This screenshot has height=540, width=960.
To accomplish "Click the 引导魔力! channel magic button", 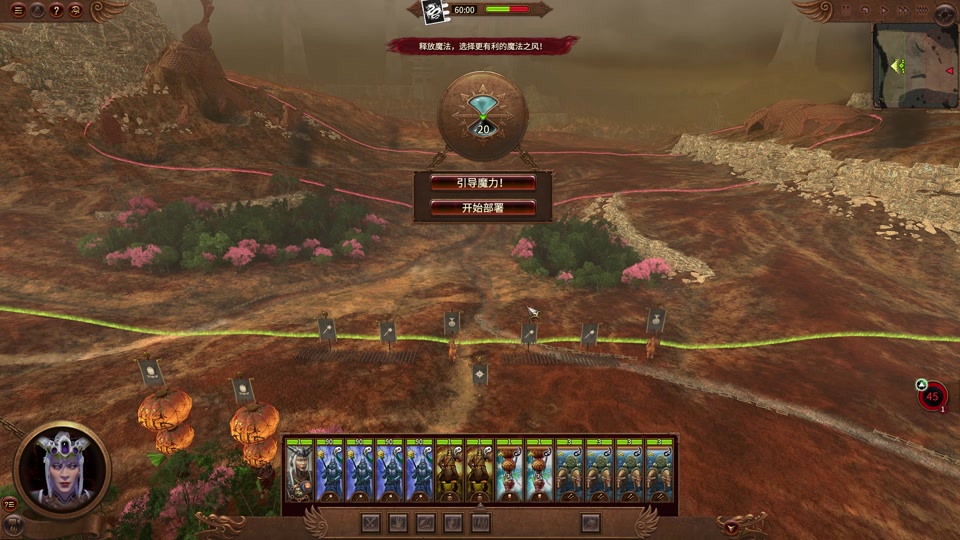I will click(483, 183).
